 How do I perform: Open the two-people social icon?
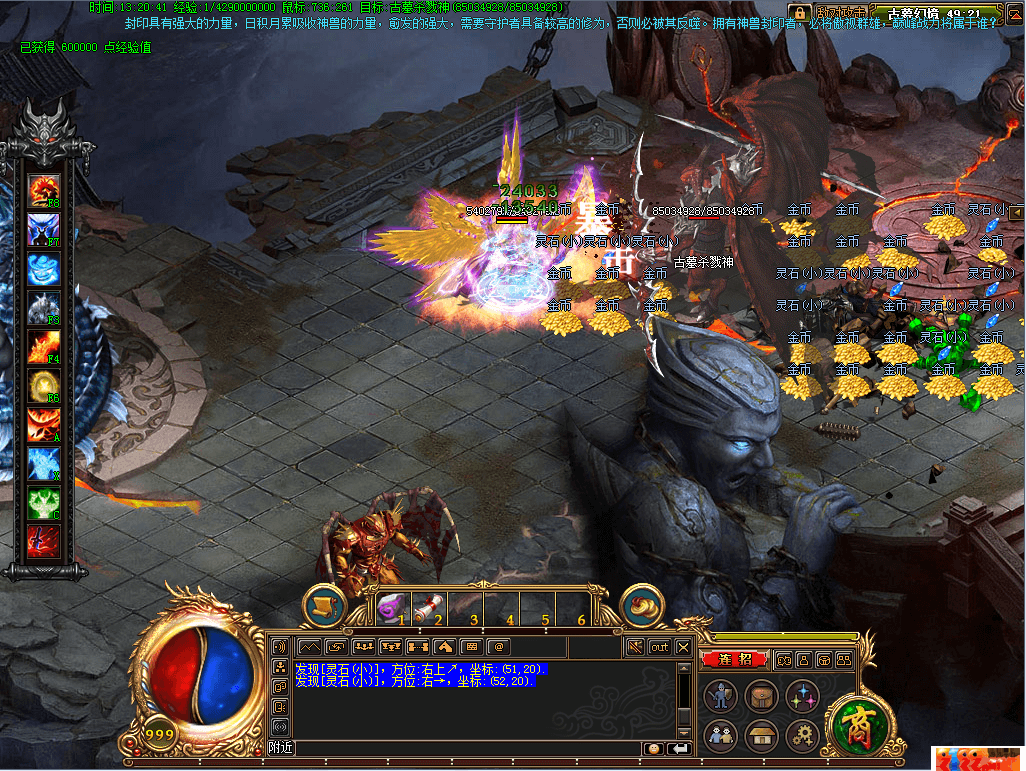click(720, 737)
